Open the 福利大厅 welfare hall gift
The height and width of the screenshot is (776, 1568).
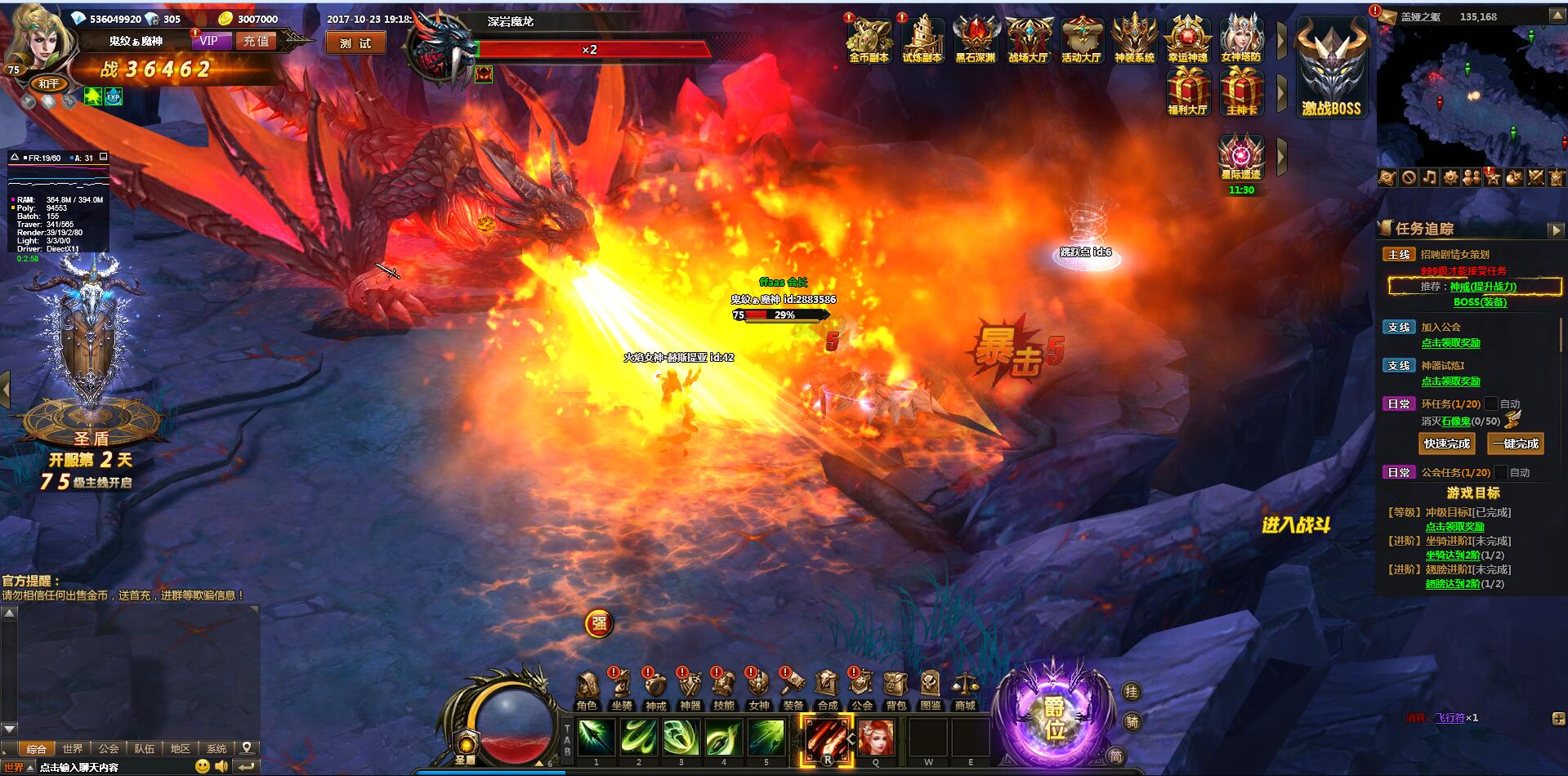(1187, 91)
